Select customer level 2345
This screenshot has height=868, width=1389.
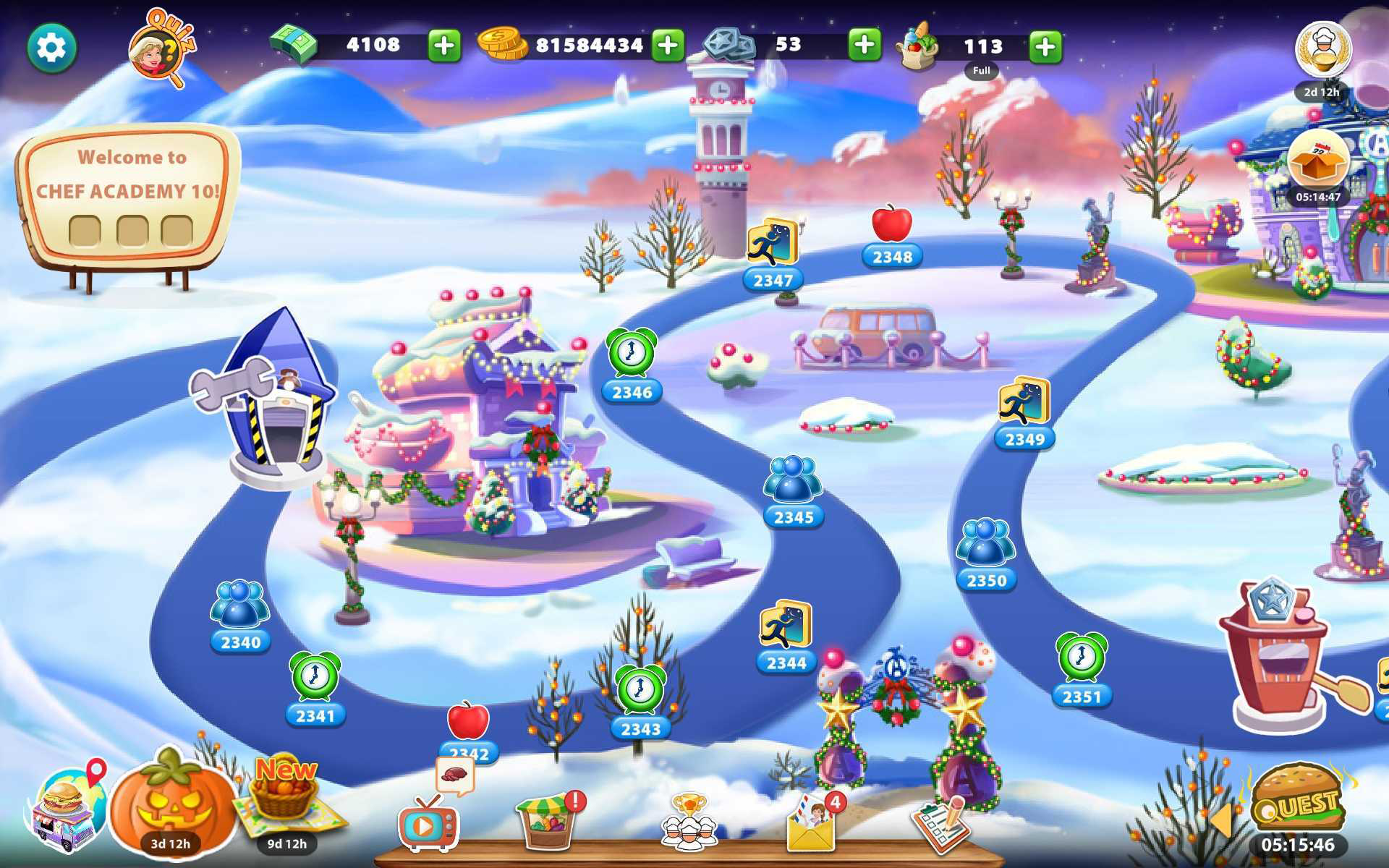point(793,482)
